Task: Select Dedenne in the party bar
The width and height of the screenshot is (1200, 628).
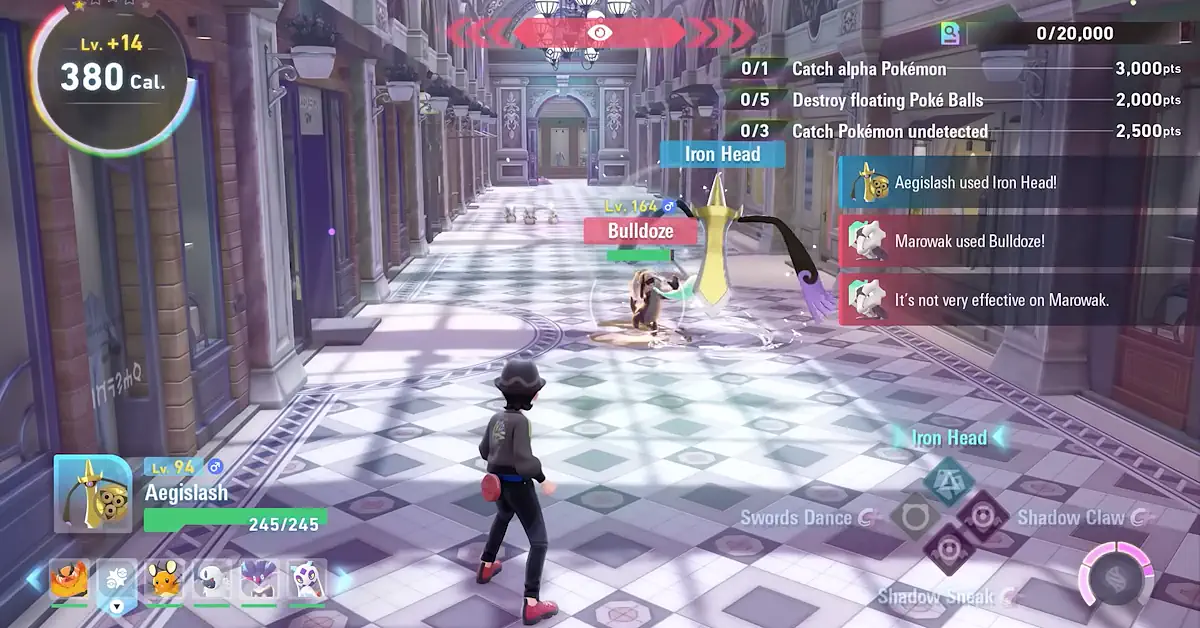Action: pyautogui.click(x=164, y=579)
